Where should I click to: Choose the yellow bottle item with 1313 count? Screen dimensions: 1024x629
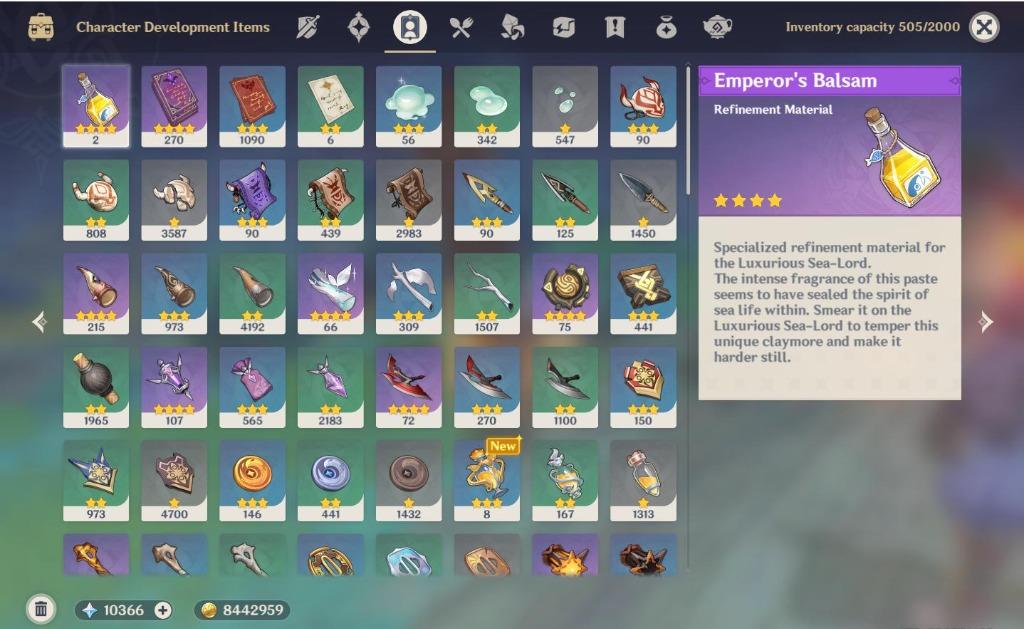(x=643, y=480)
